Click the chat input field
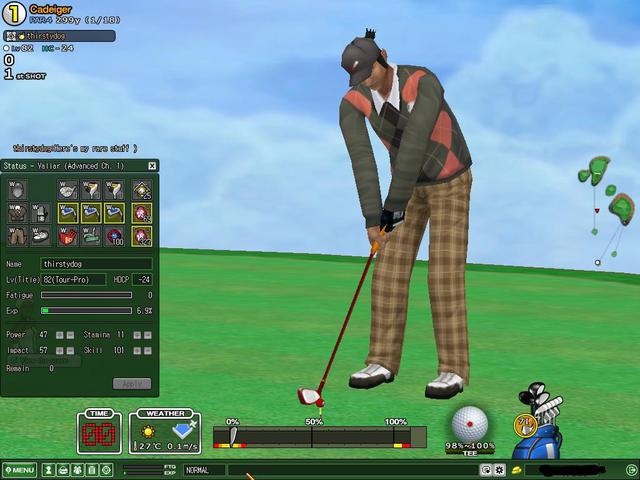This screenshot has width=640, height=480. tap(350, 470)
